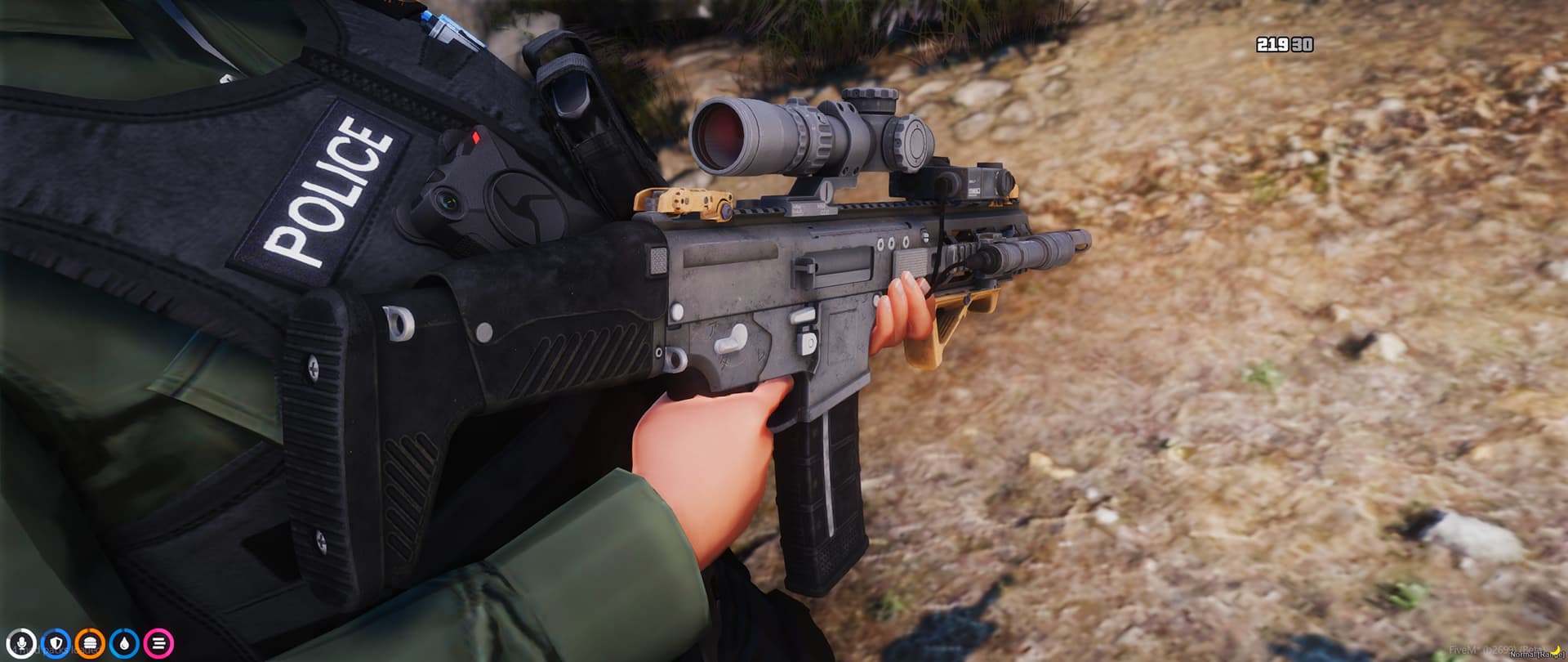Select the water drop thirst icon
The width and height of the screenshot is (1568, 662).
tap(123, 643)
